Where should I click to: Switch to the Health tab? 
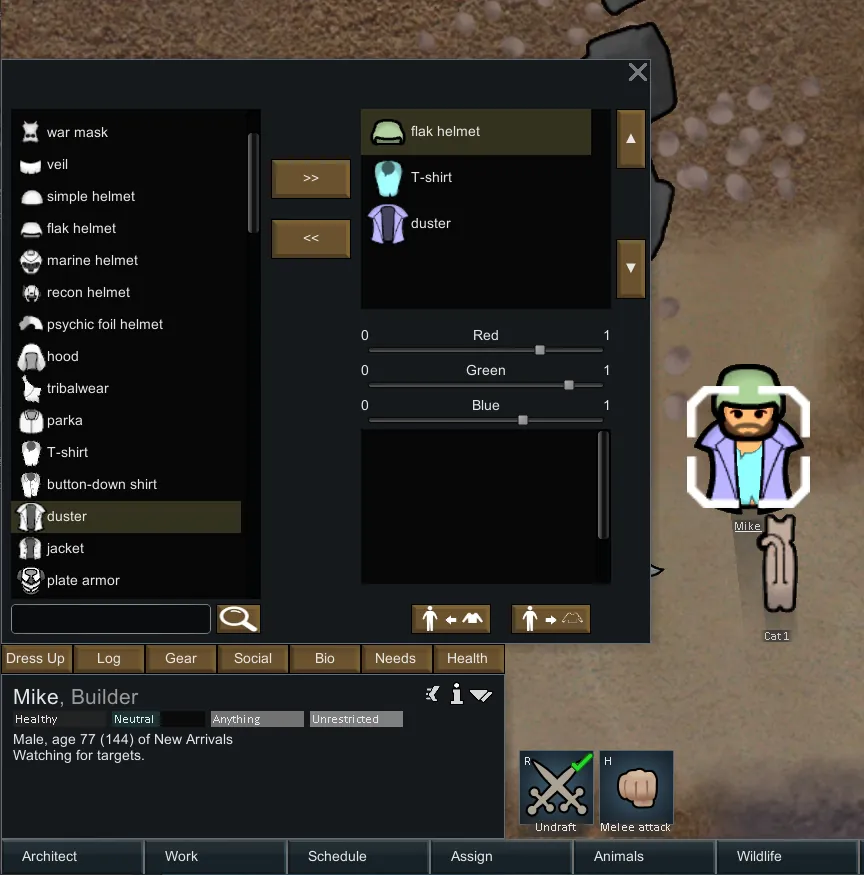click(467, 658)
